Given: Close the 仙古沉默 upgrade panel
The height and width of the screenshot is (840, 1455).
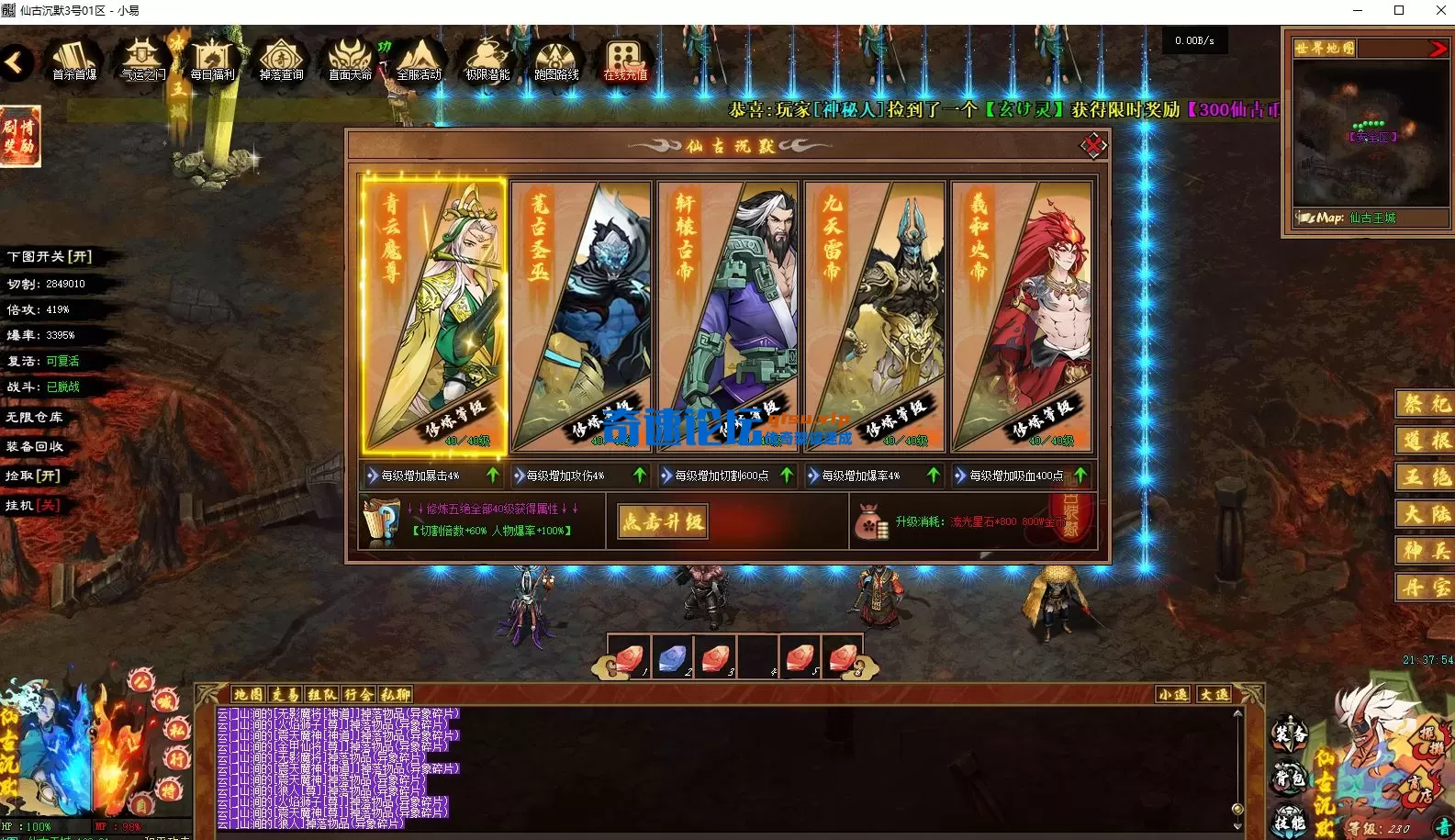Looking at the screenshot, I should pyautogui.click(x=1092, y=145).
